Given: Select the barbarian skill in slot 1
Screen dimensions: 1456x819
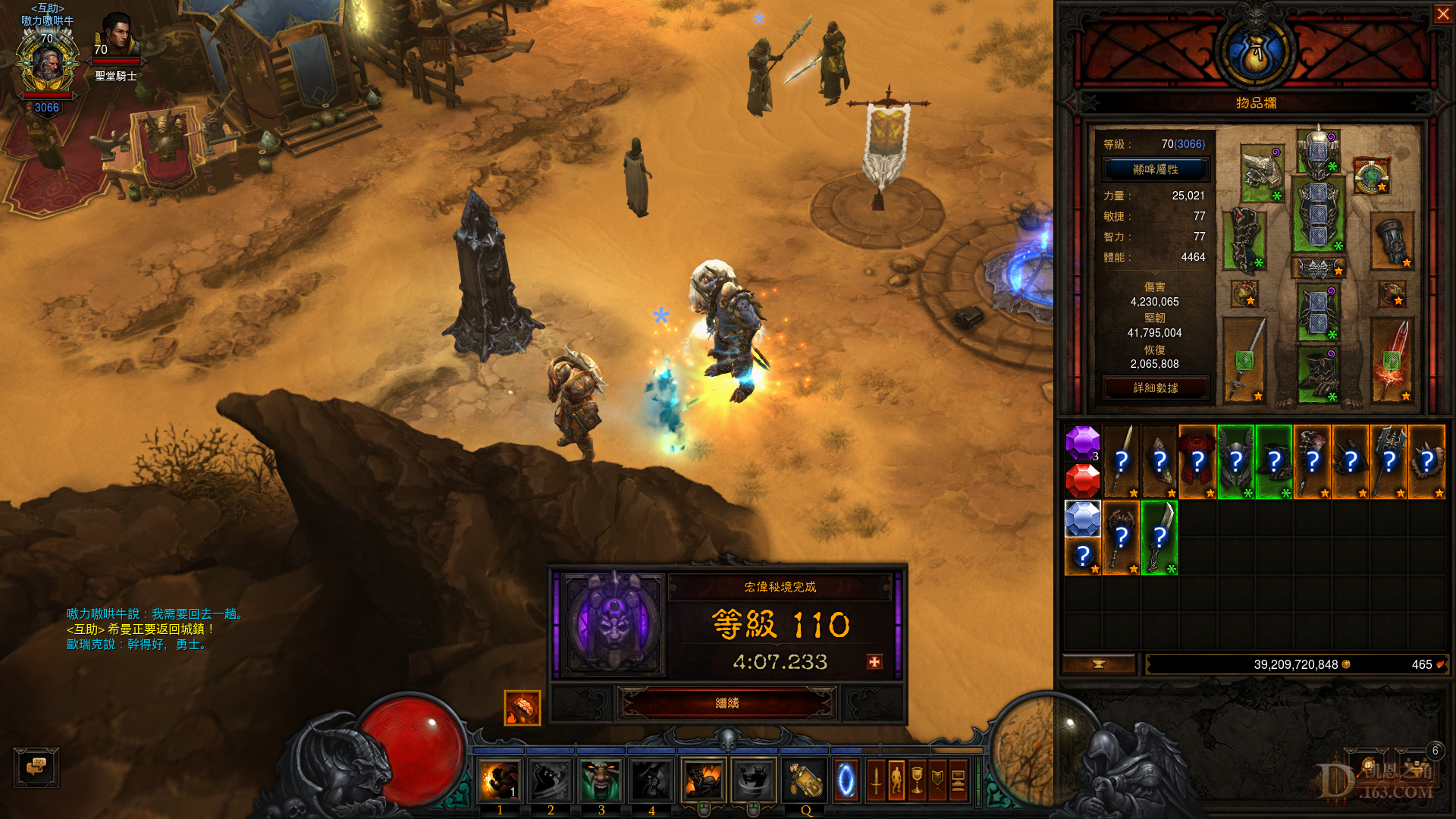Looking at the screenshot, I should [x=500, y=780].
